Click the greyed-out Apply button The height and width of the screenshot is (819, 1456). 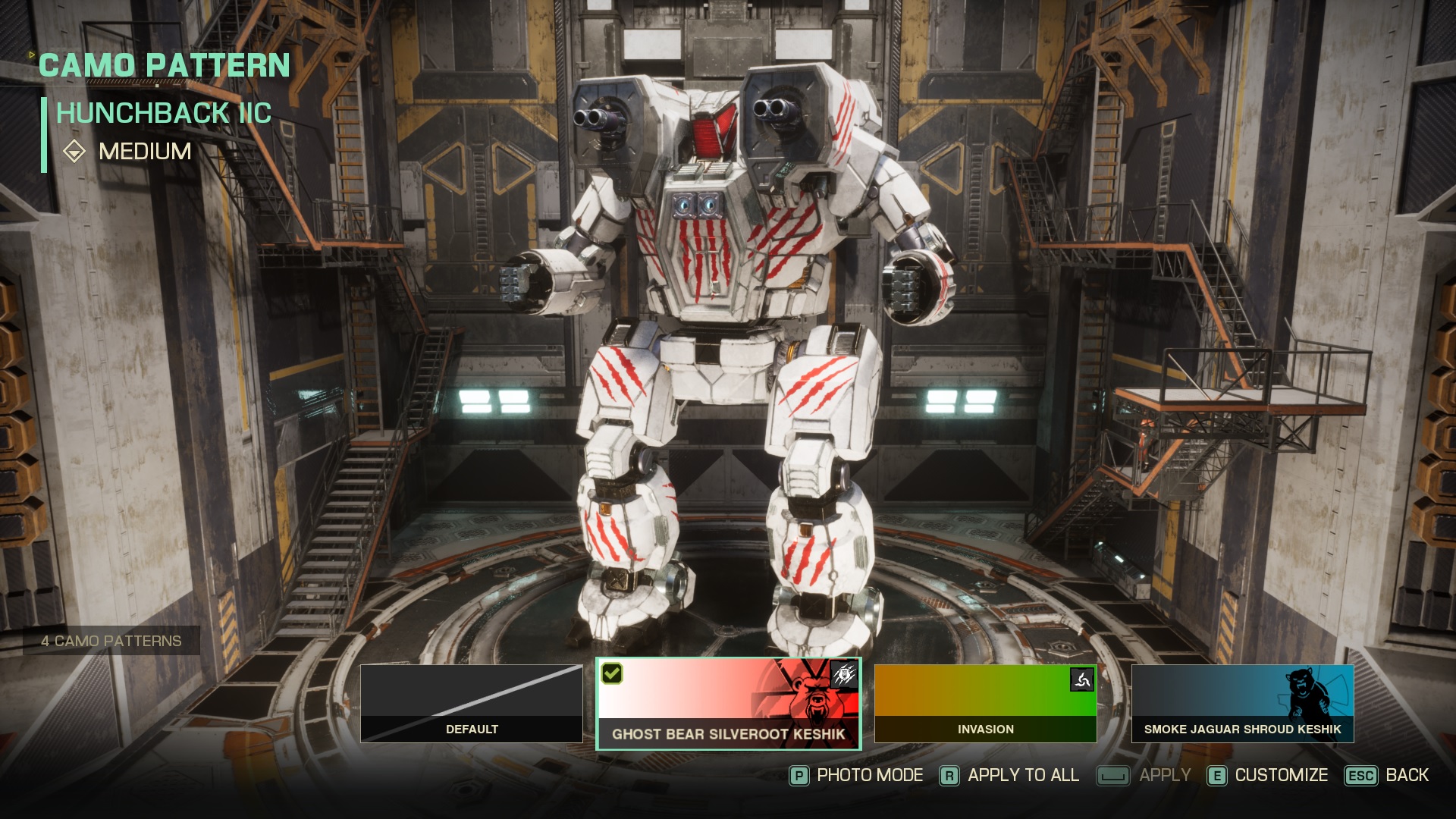click(x=1144, y=775)
